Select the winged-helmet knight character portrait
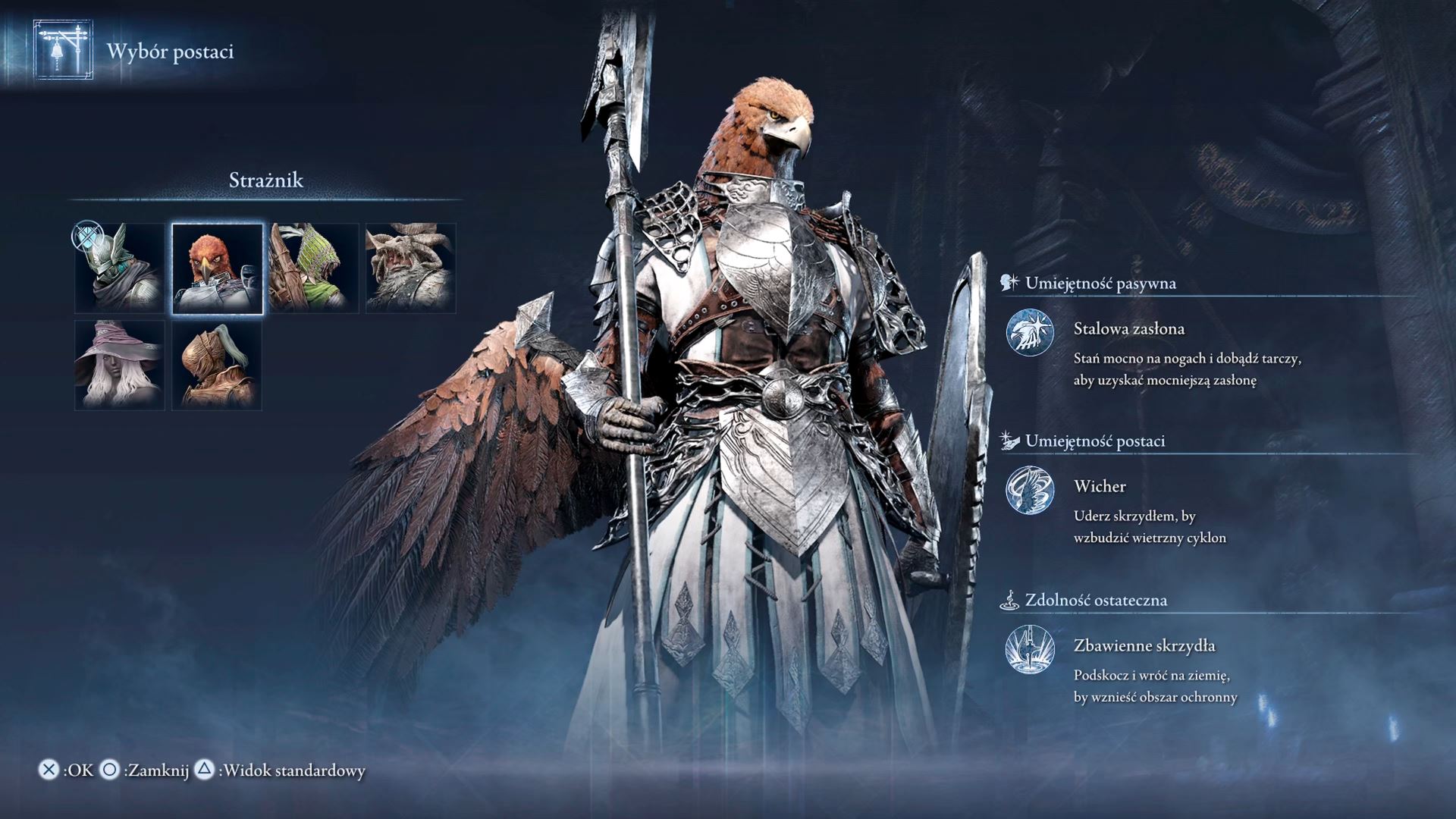1456x819 pixels. tap(120, 268)
